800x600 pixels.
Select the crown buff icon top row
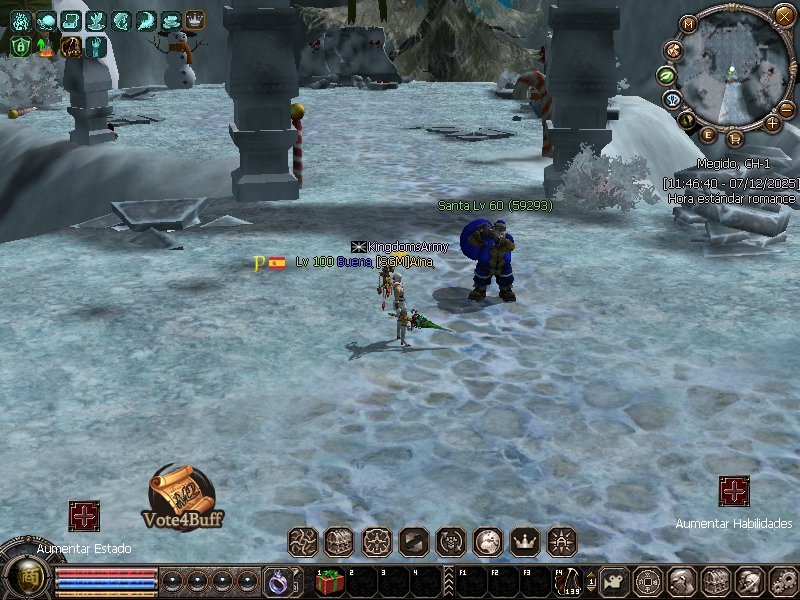click(x=194, y=20)
